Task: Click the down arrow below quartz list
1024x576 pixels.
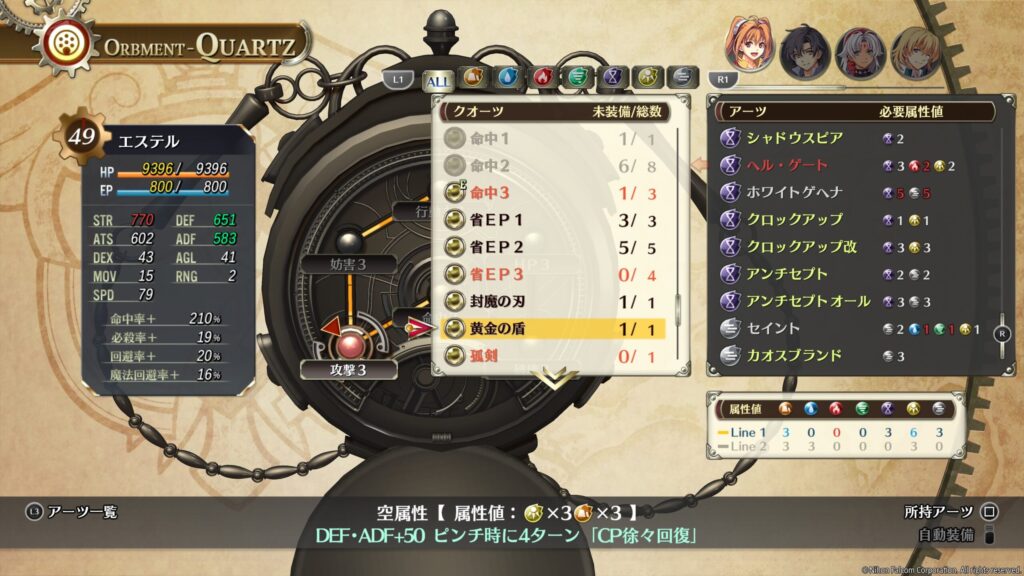Action: point(560,377)
